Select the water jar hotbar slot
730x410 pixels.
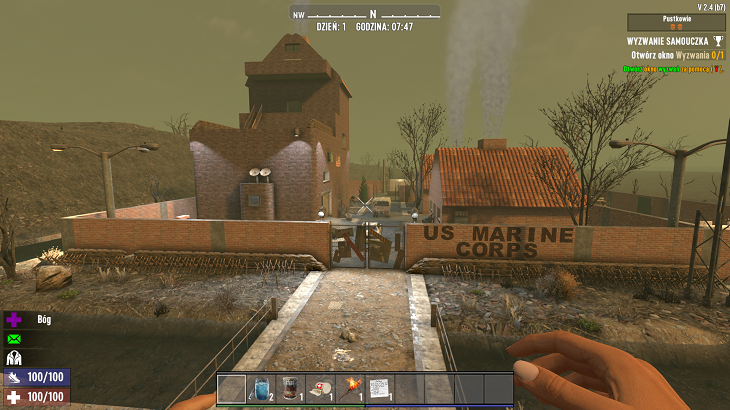pyautogui.click(x=261, y=388)
